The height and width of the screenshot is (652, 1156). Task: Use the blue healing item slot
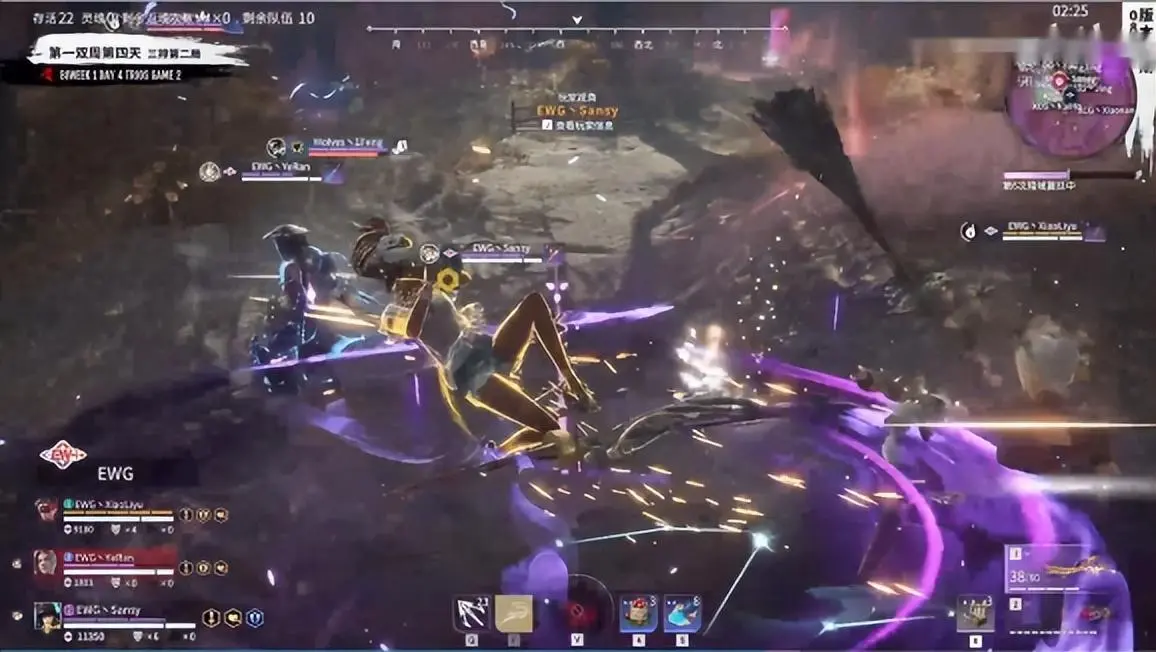point(682,612)
